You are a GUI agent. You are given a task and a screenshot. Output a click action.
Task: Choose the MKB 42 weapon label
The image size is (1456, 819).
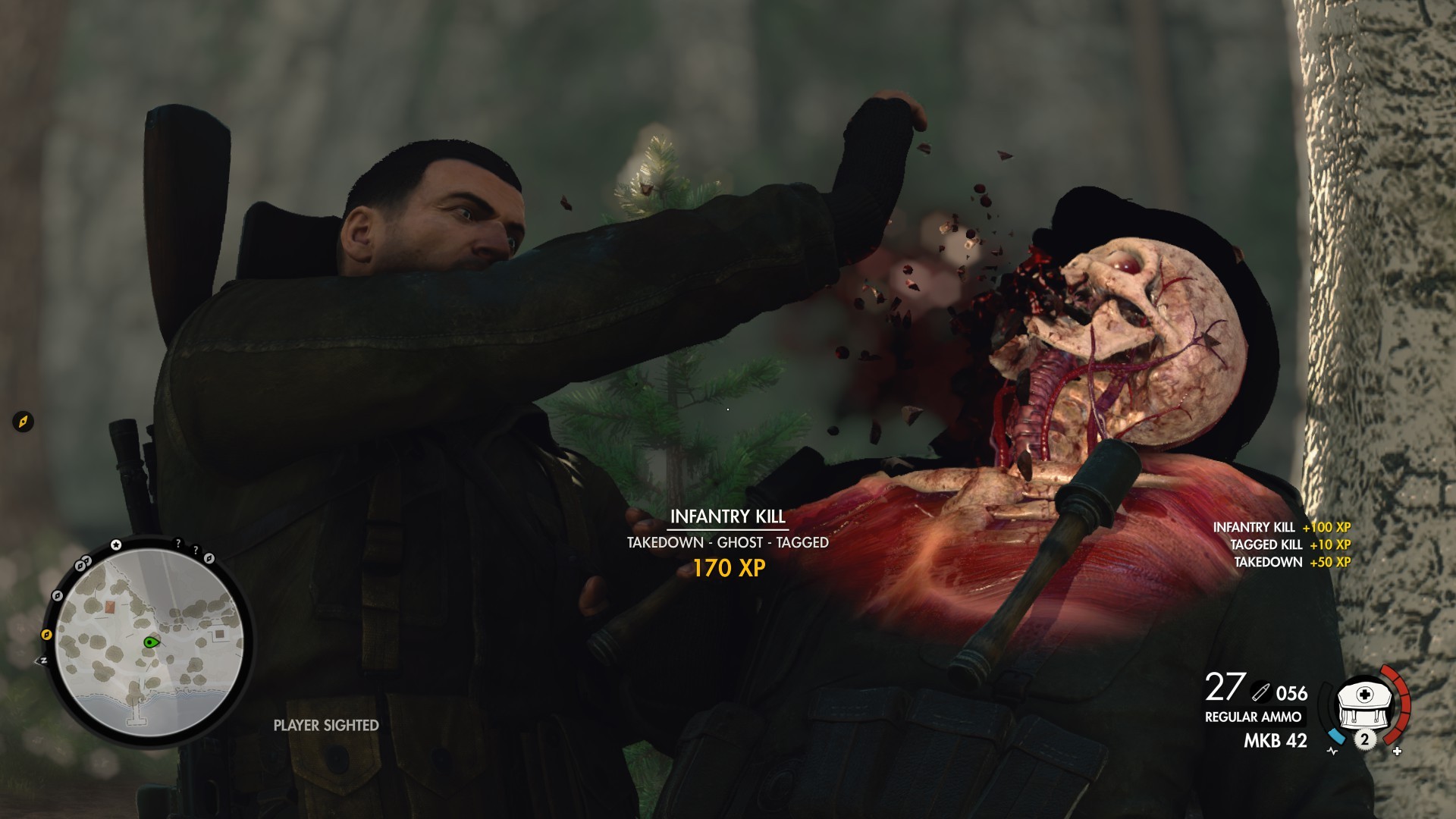[1275, 740]
